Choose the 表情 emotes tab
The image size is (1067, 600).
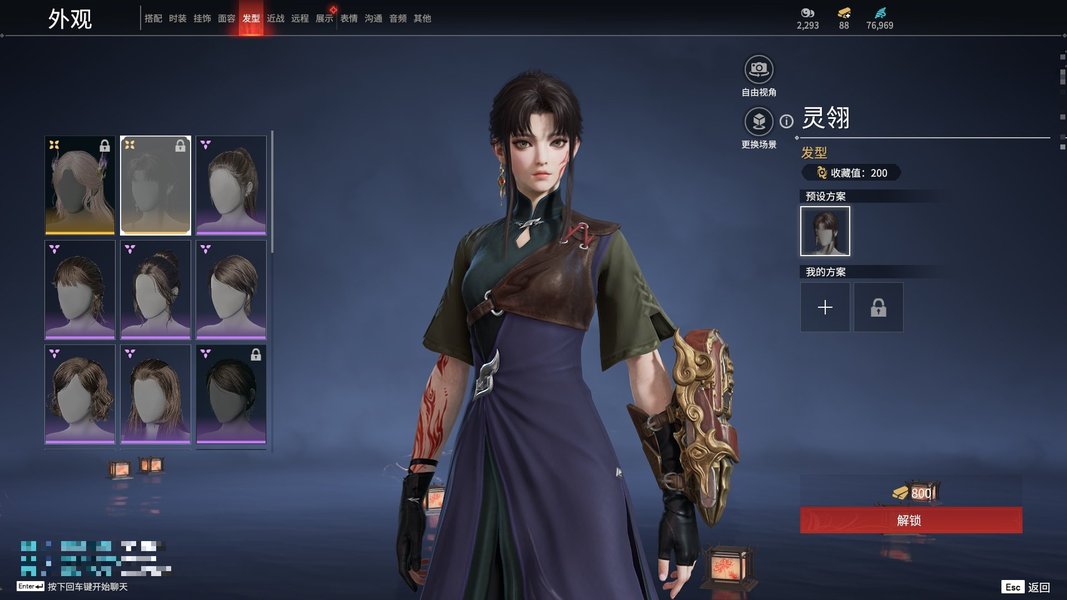[349, 18]
